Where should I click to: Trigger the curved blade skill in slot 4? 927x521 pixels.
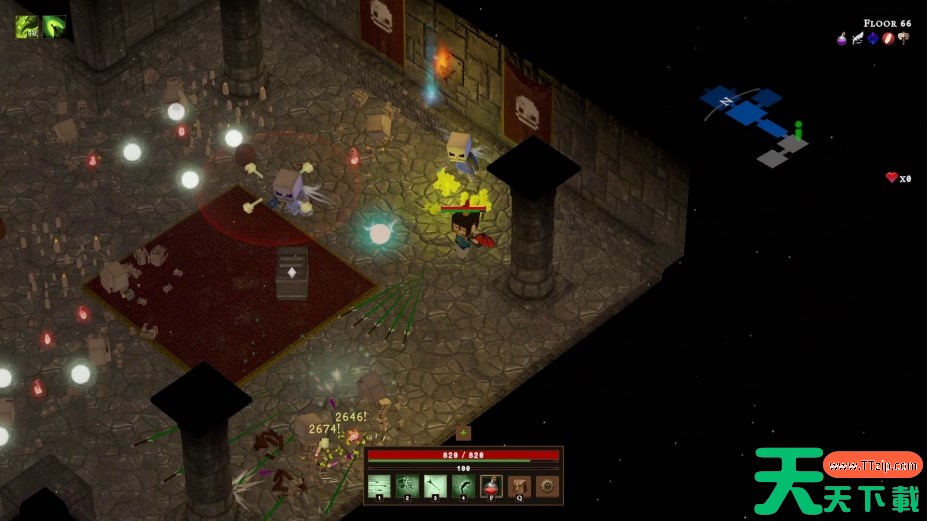463,487
